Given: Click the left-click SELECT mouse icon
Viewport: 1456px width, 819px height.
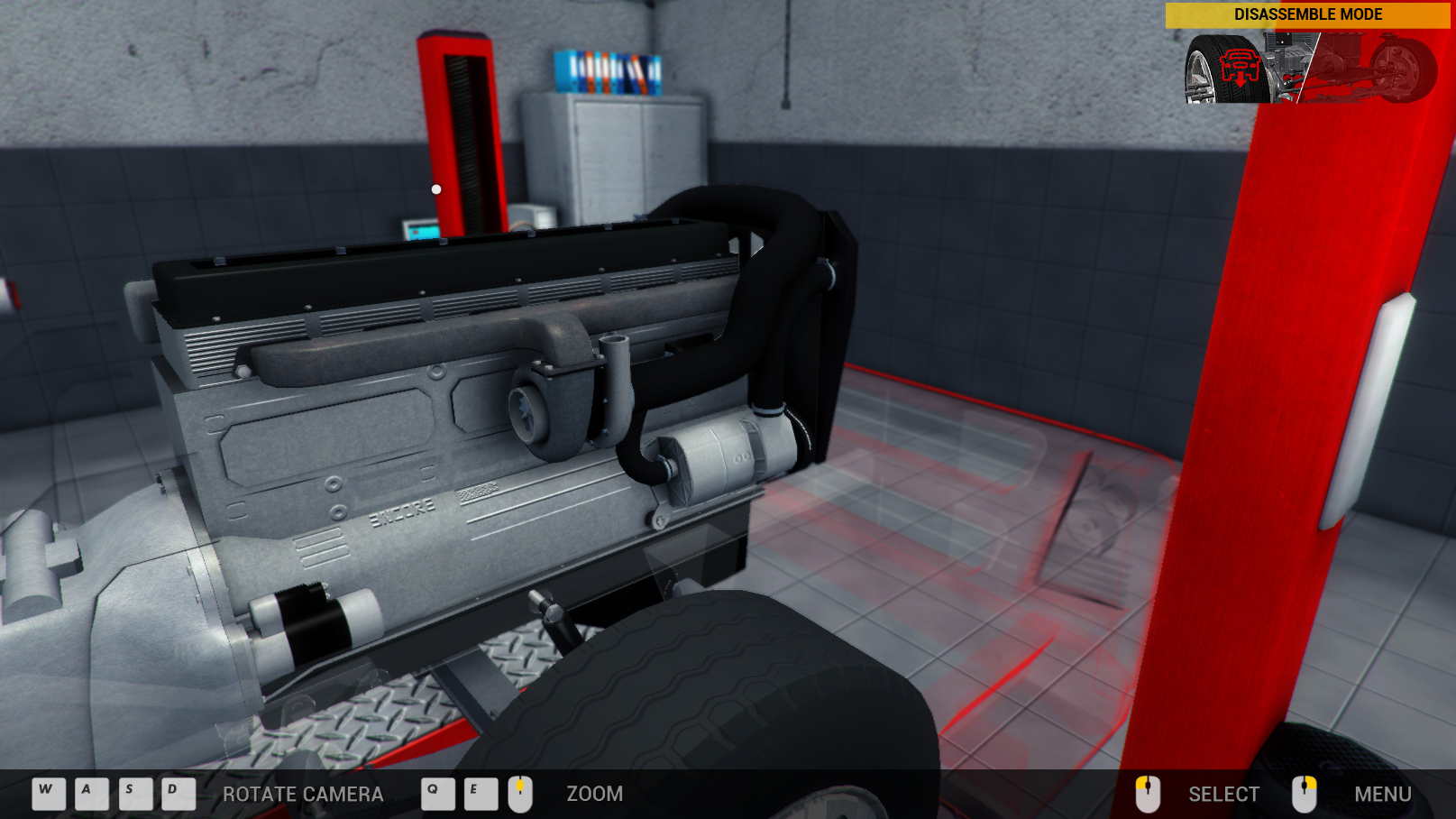Looking at the screenshot, I should (x=1147, y=794).
